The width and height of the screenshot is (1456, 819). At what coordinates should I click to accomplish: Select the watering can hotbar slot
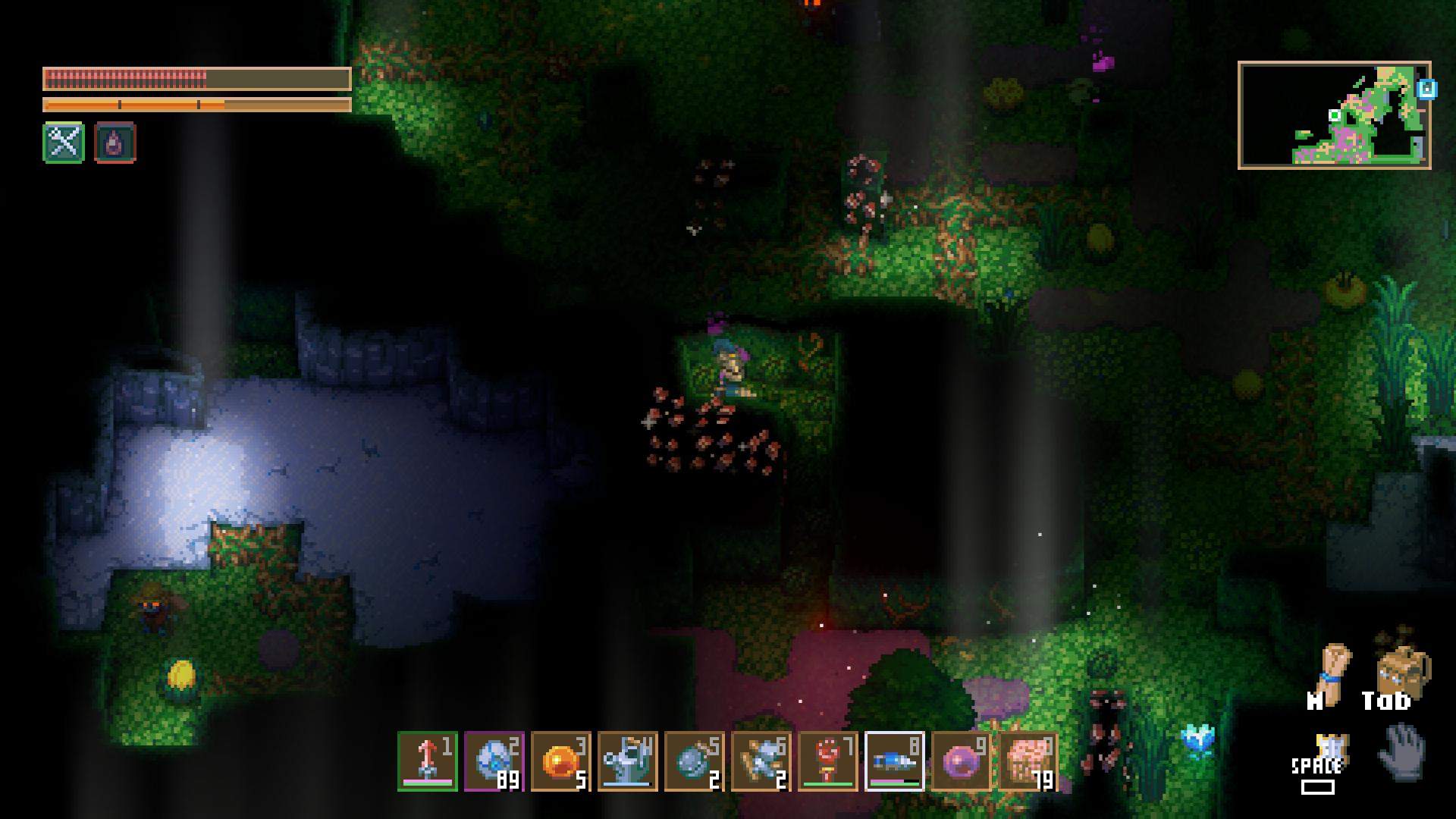(628, 761)
